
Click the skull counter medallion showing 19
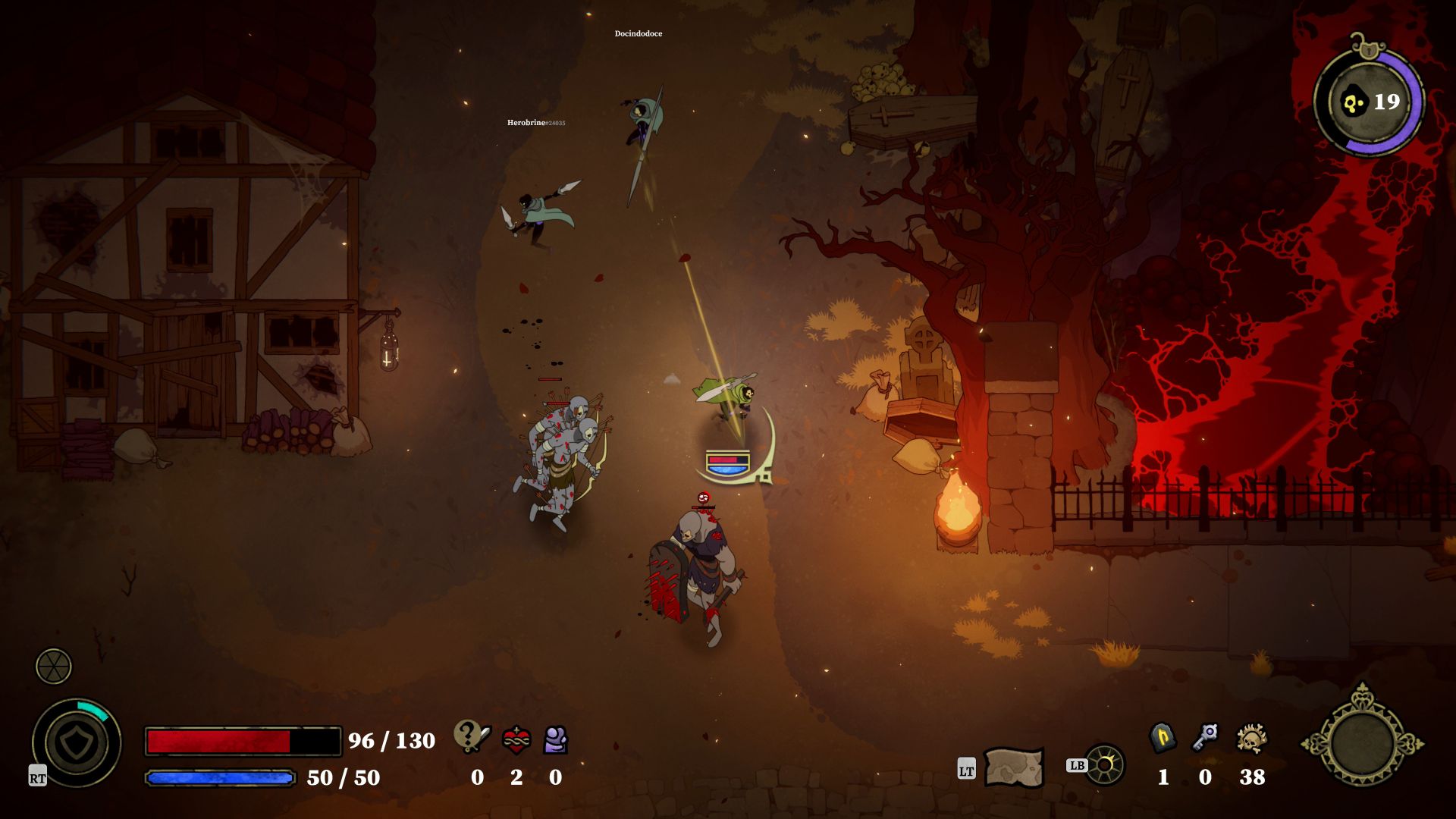click(1369, 102)
